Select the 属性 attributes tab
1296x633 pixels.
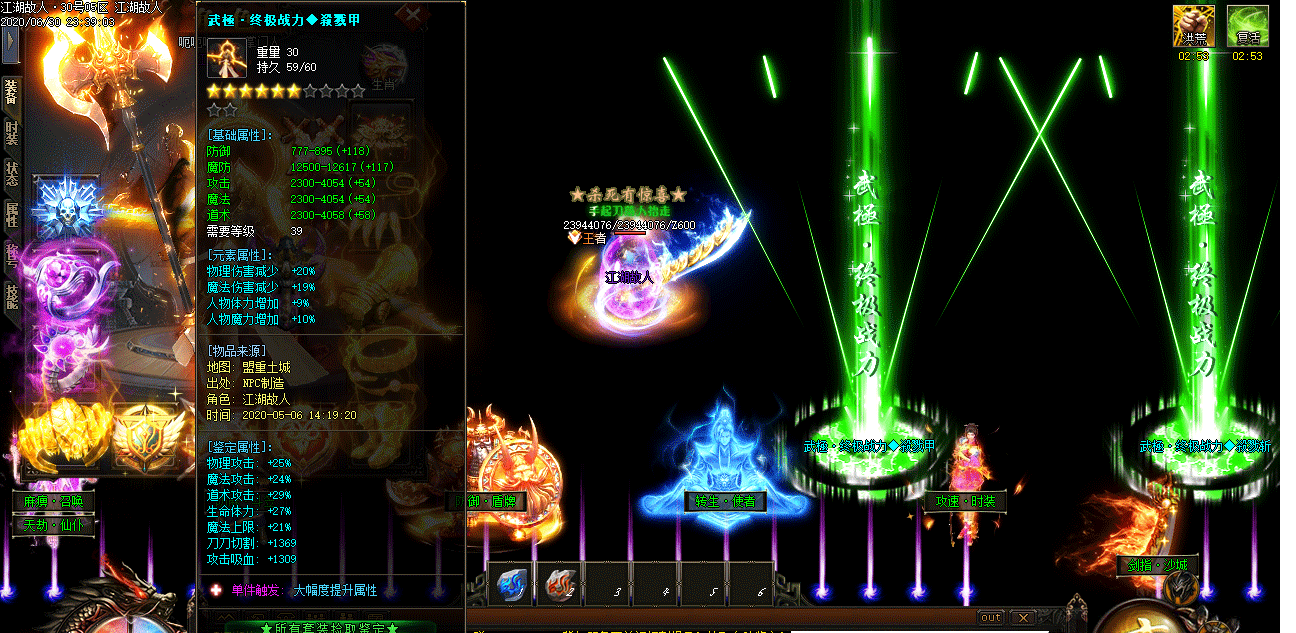(11, 214)
